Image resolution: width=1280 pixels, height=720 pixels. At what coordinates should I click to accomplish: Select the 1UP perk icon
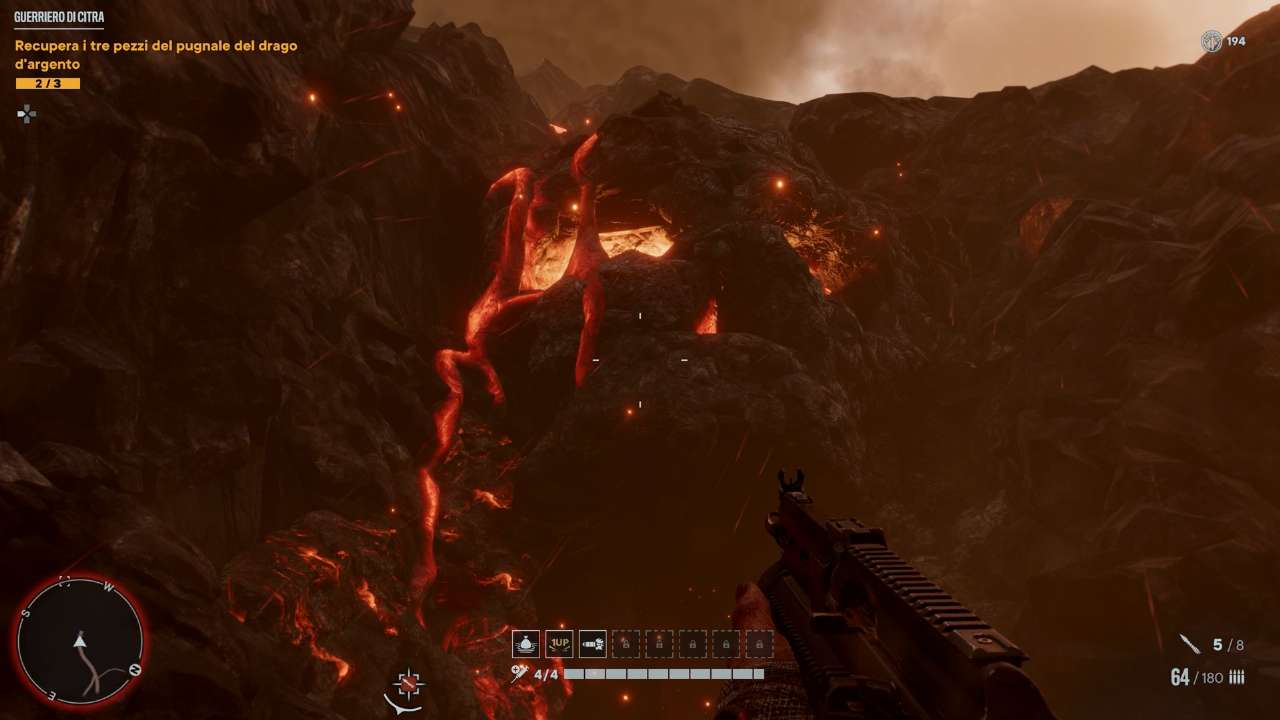click(x=559, y=644)
